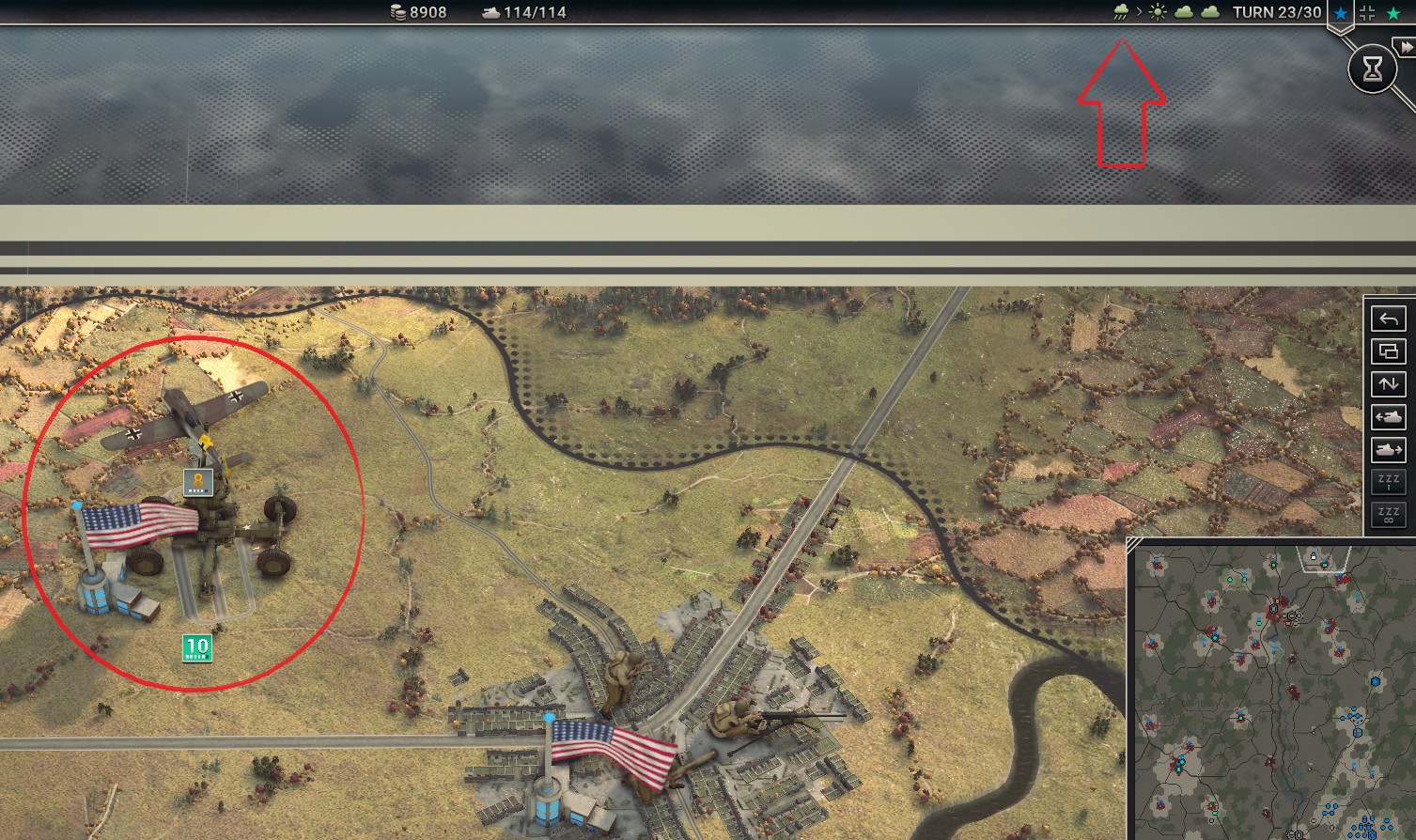The width and height of the screenshot is (1416, 840).
Task: Click the tank with right arrow disembark icon
Action: point(1388,450)
